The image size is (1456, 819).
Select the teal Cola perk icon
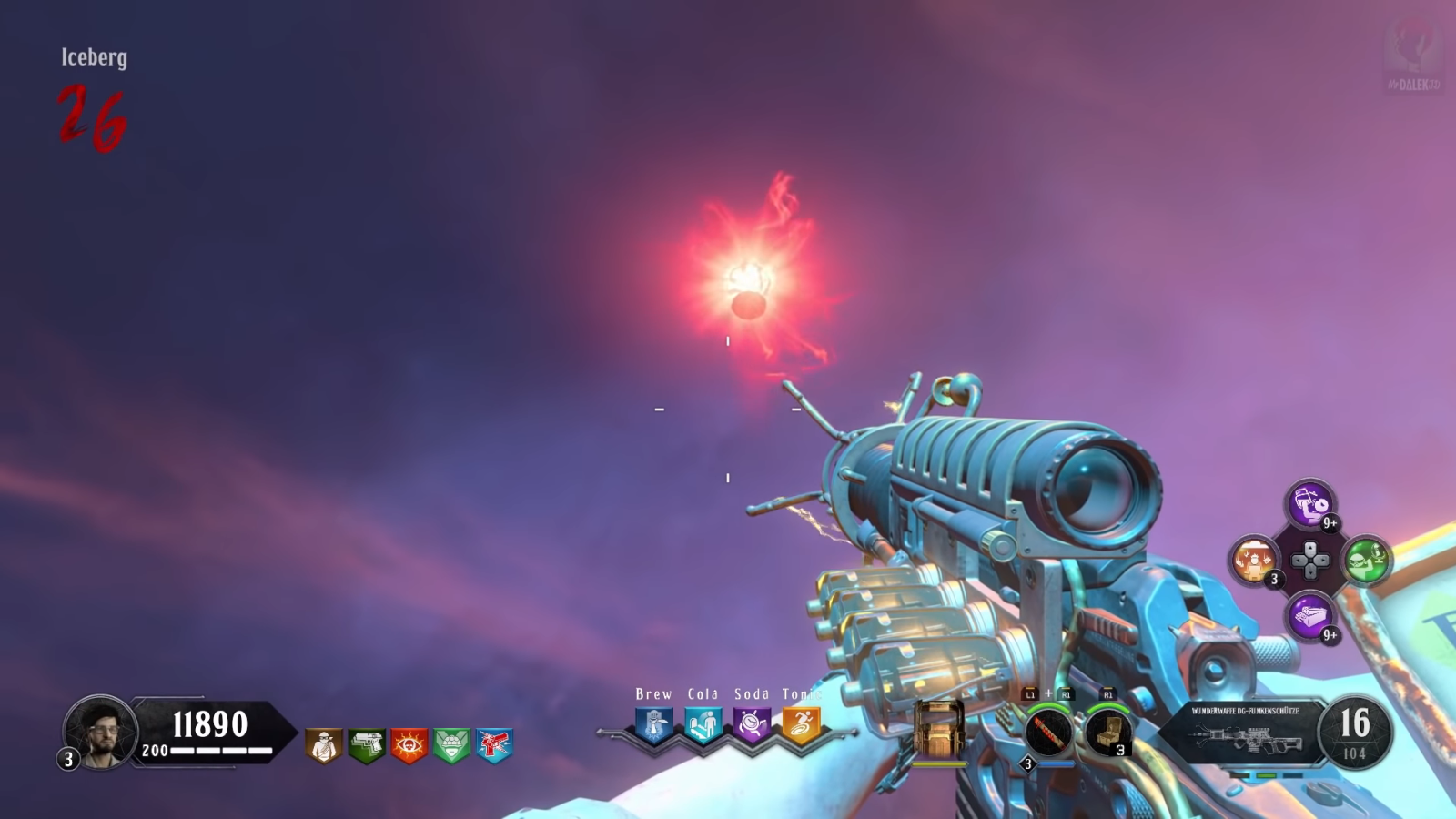pyautogui.click(x=703, y=725)
